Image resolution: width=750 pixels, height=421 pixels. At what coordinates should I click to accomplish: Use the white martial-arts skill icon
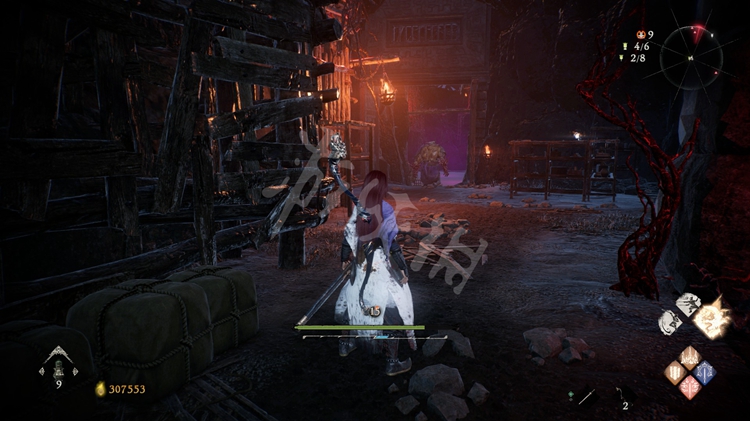688,304
